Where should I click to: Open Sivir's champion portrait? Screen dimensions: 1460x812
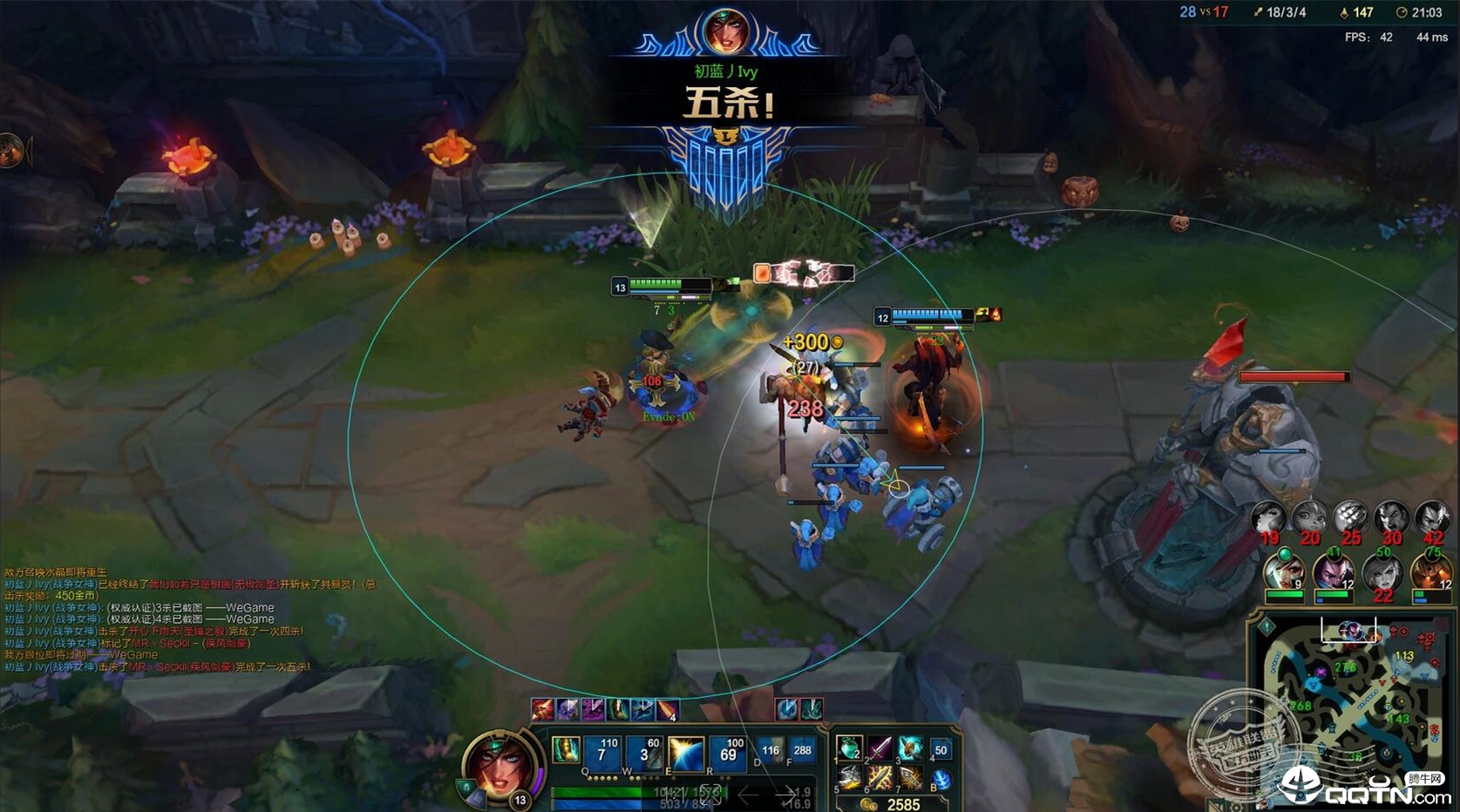[498, 764]
